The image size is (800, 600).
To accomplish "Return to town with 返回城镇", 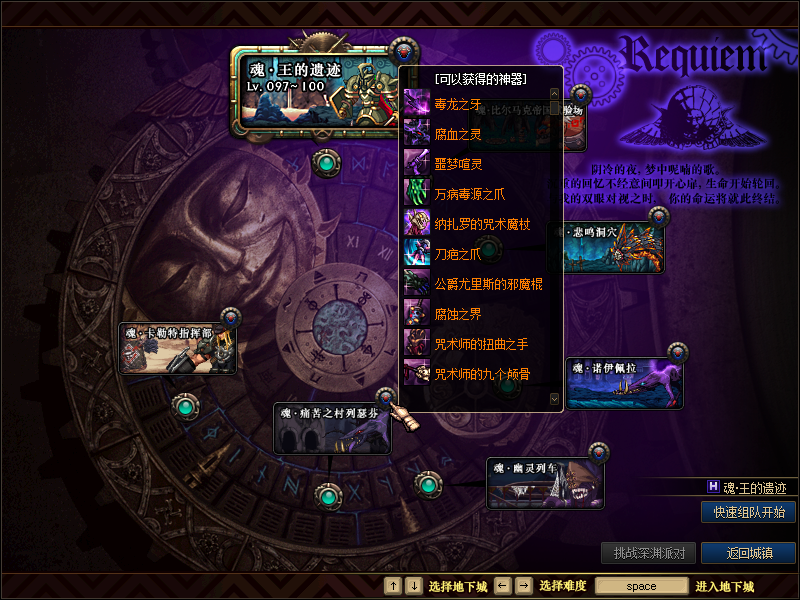I will pyautogui.click(x=748, y=553).
